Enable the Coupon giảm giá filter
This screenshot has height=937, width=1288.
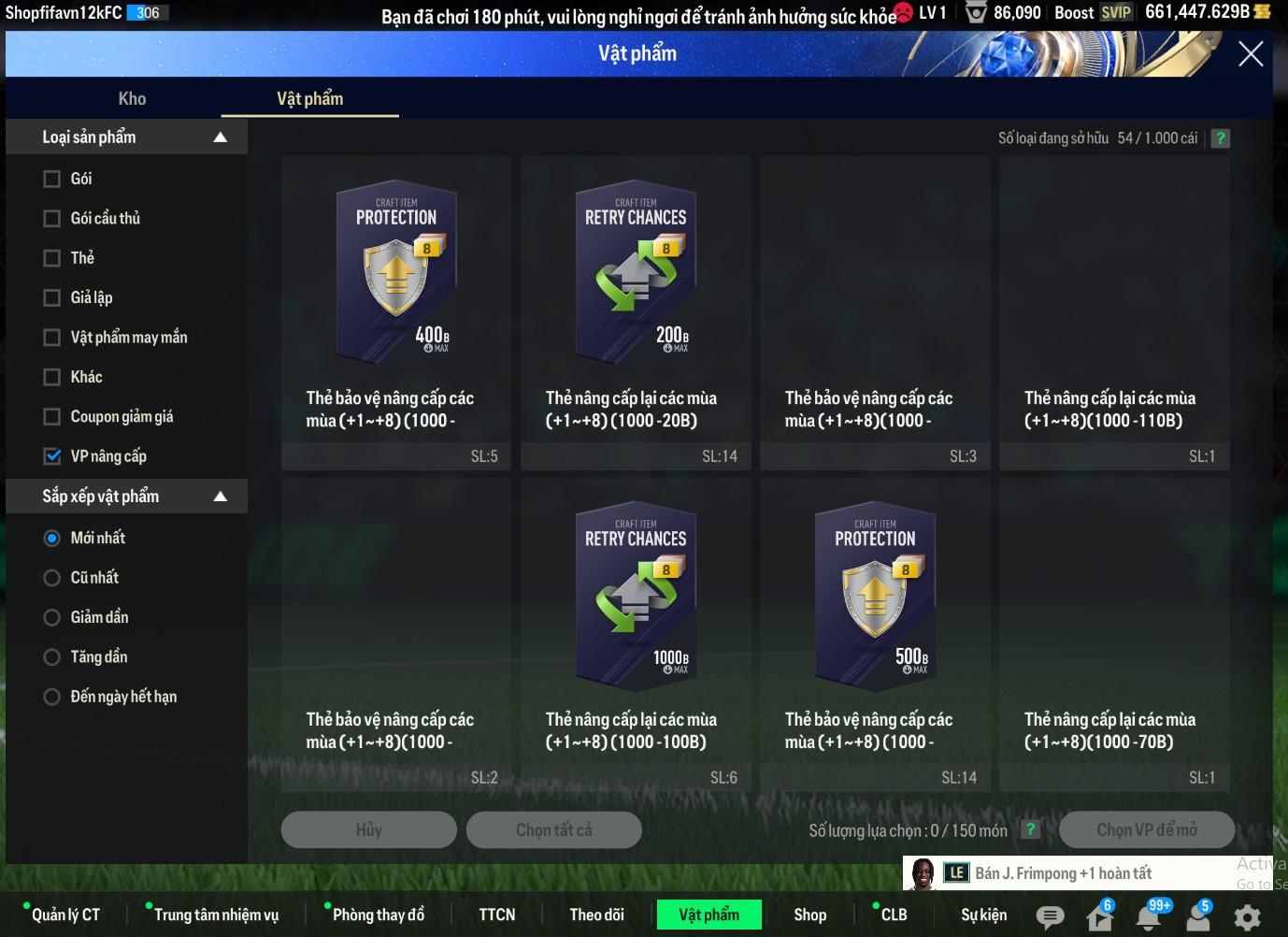pos(52,417)
